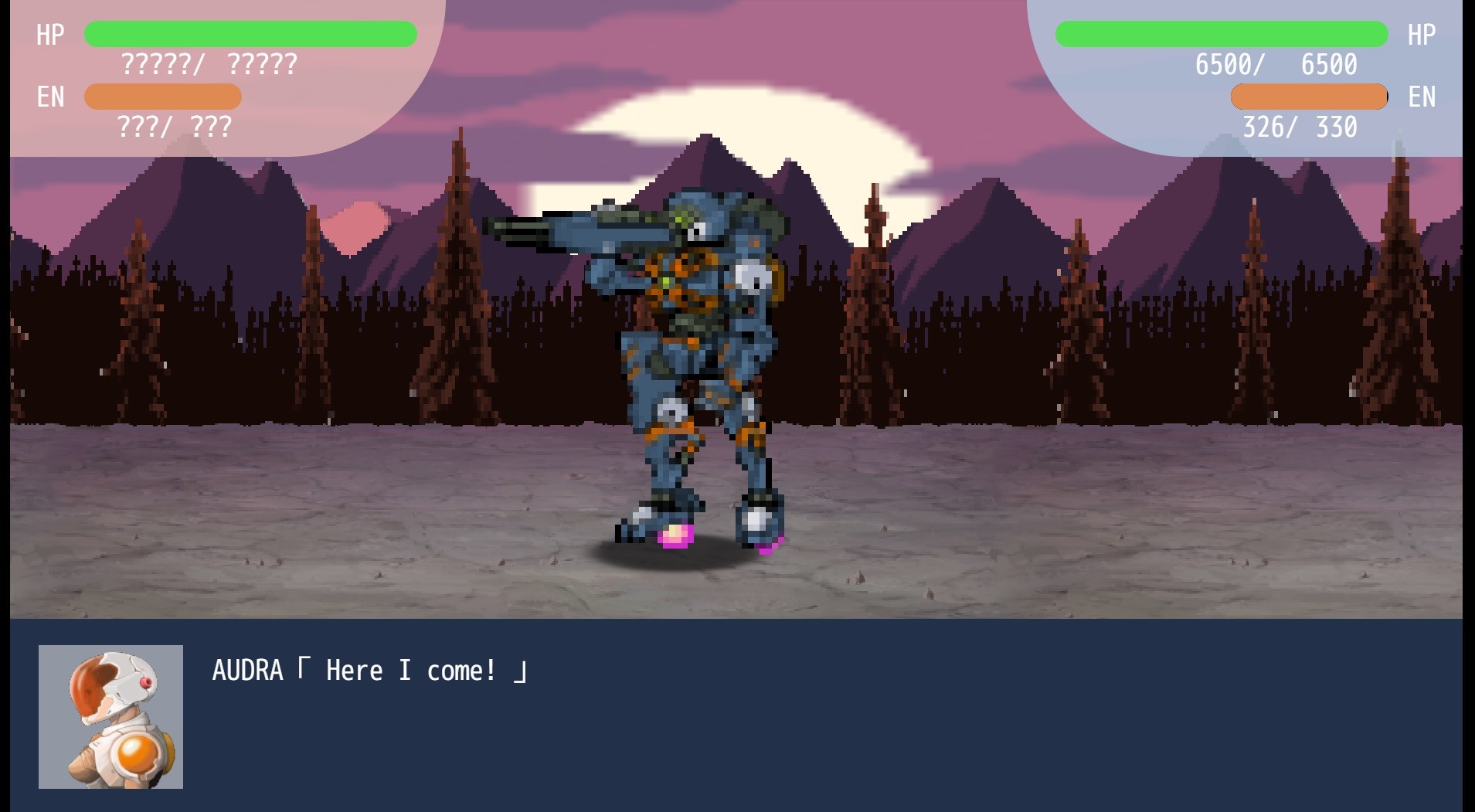This screenshot has height=812, width=1475.
Task: Click the enemy HP label
Action: pyautogui.click(x=1422, y=34)
